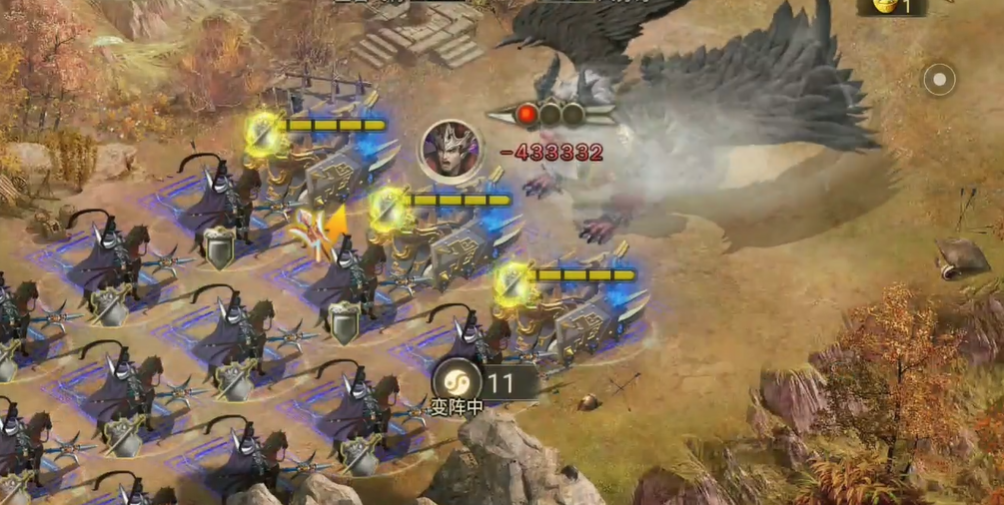Select the horned-helmet hero portrait

point(451,152)
